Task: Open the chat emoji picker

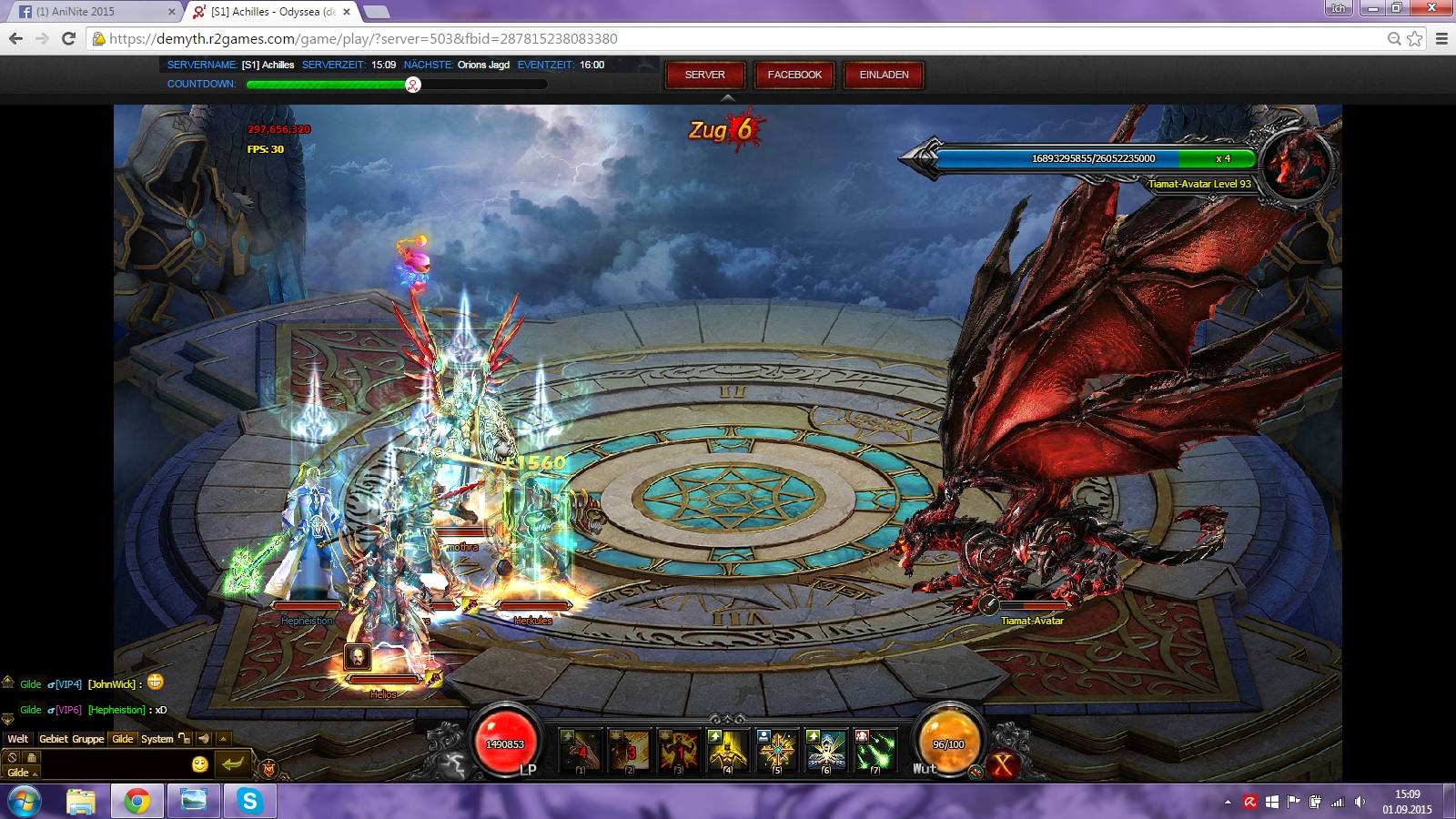Action: (200, 764)
